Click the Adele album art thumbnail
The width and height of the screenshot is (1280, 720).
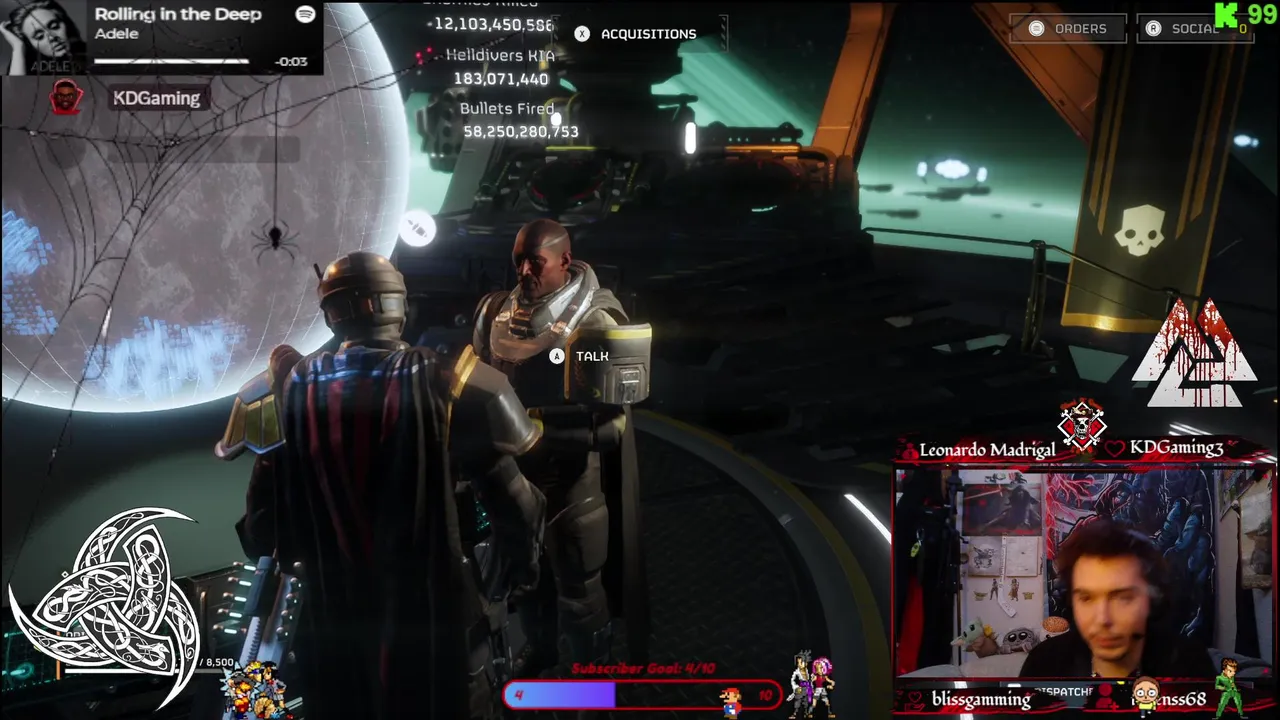[43, 37]
